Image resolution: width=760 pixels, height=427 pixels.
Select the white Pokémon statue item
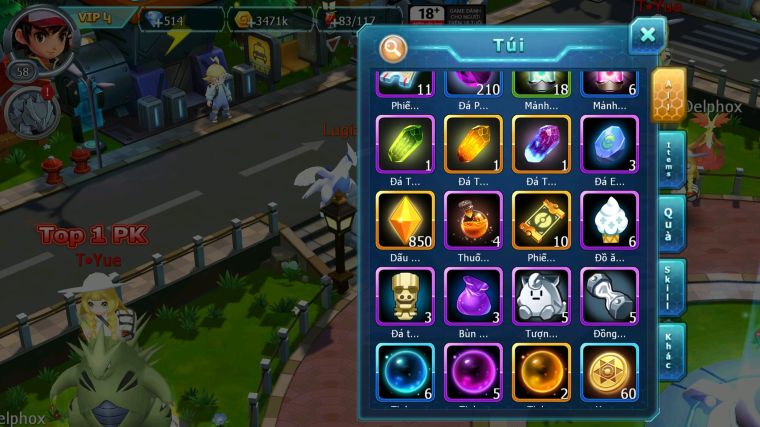tap(541, 296)
